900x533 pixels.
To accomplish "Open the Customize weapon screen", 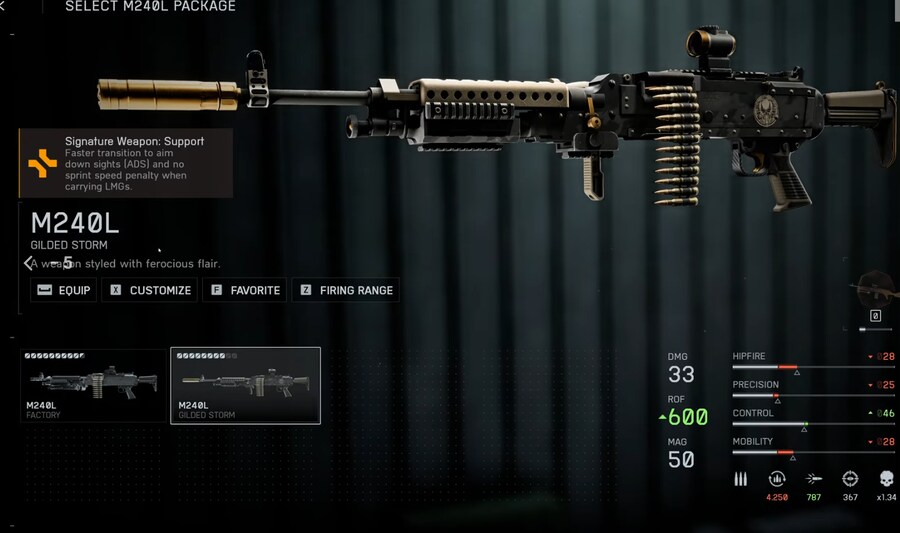I will click(150, 290).
